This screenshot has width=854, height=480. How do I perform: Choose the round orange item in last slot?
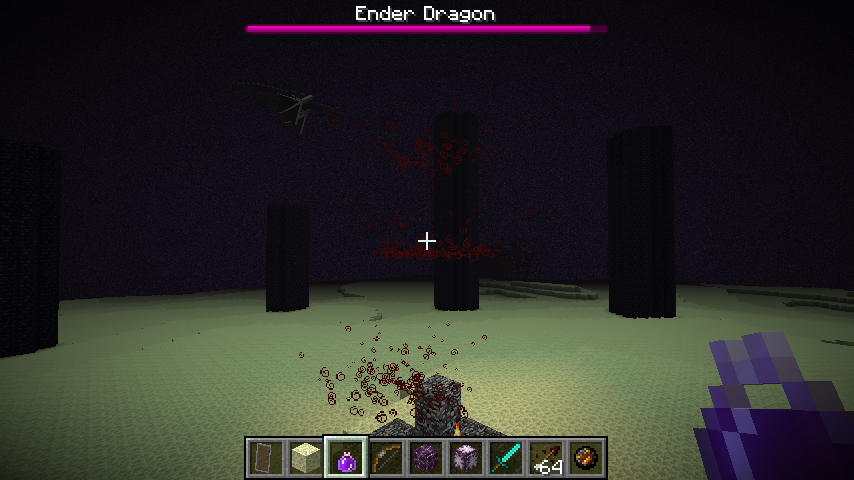pyautogui.click(x=586, y=458)
